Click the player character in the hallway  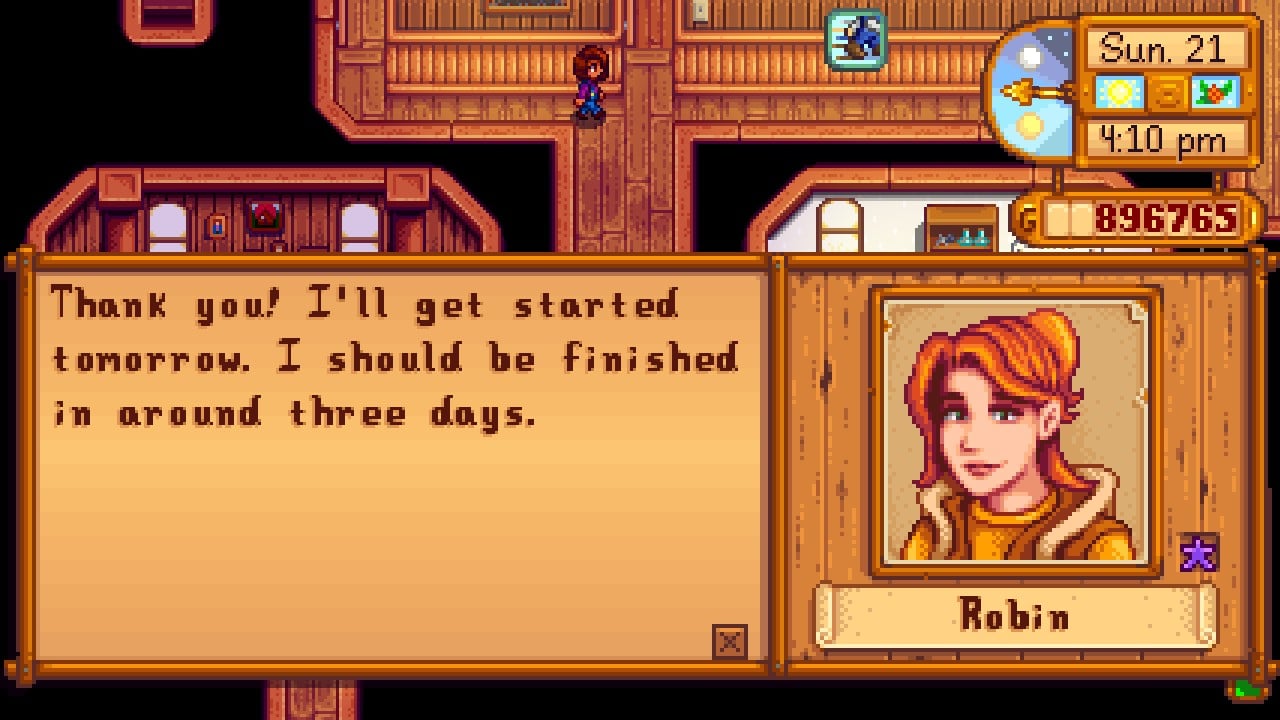588,85
